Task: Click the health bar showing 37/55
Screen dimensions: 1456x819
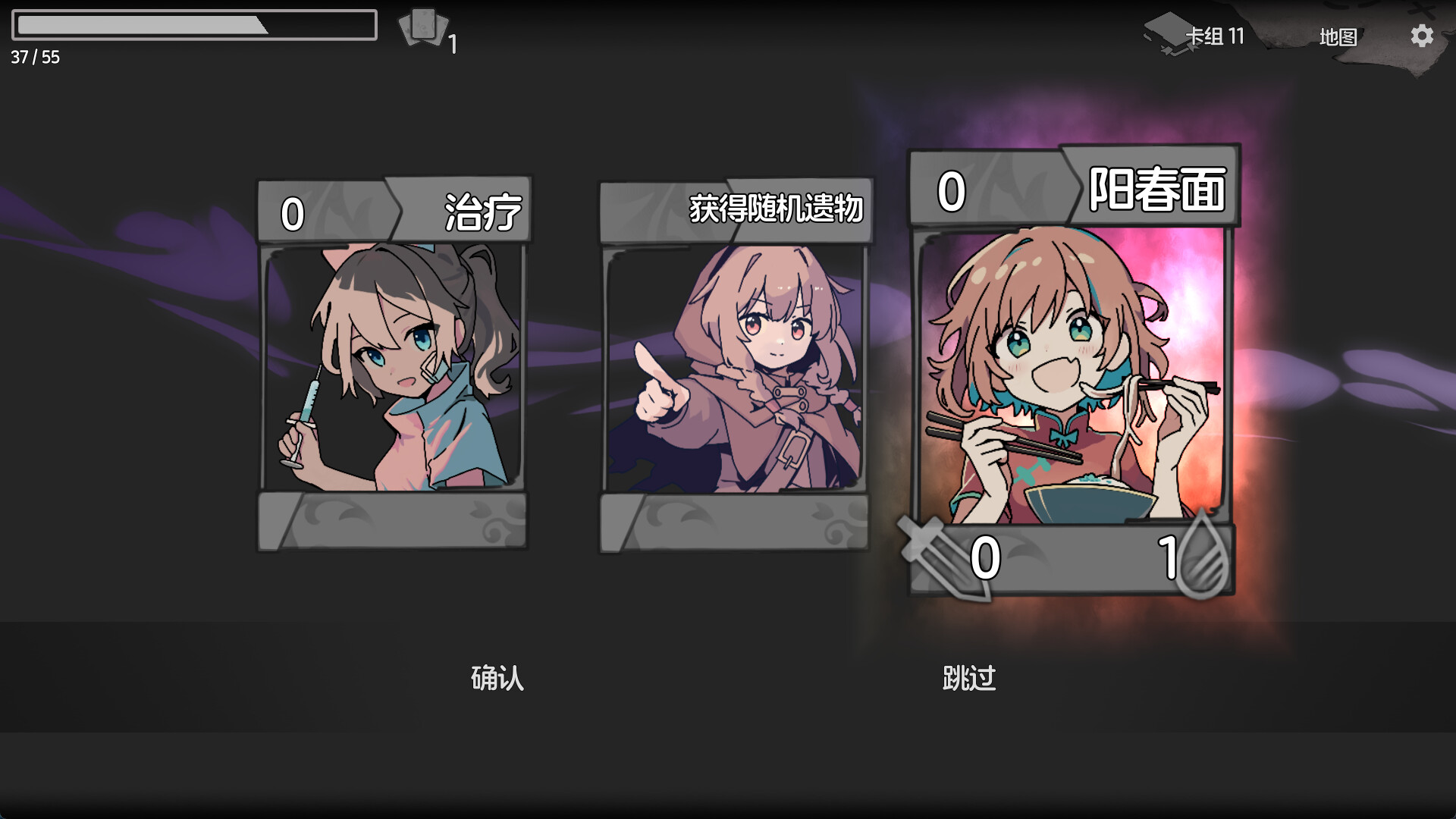Action: click(x=193, y=25)
